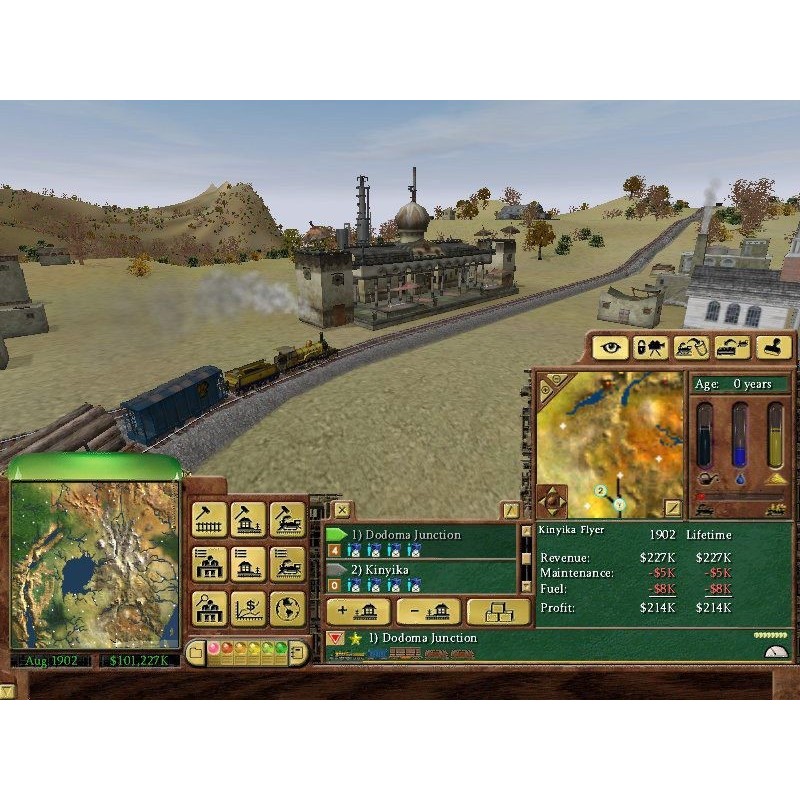Viewport: 800px width, 800px height.
Task: Close the train route panel
Action: coord(342,510)
